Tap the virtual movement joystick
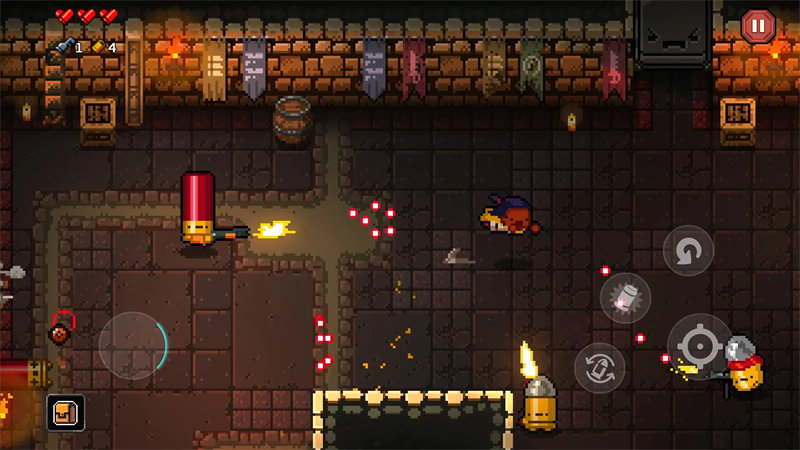The height and width of the screenshot is (450, 800). [x=133, y=345]
